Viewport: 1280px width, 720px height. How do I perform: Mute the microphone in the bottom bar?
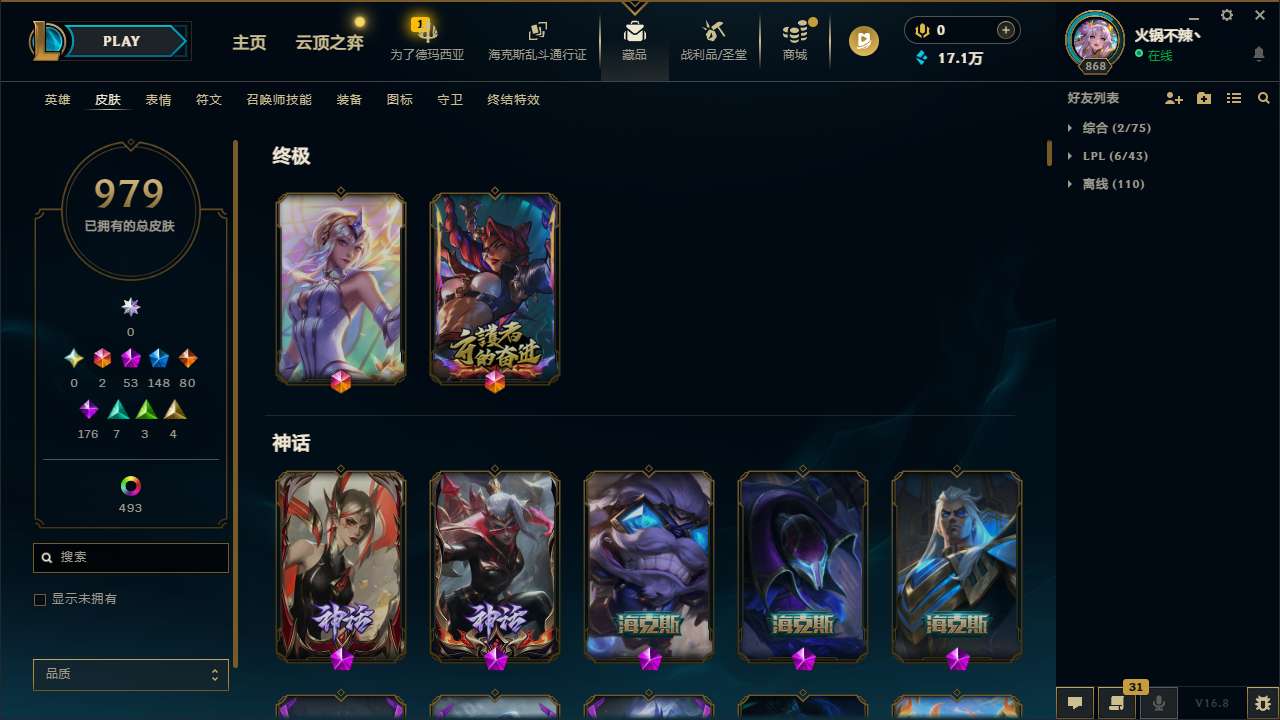click(1159, 703)
